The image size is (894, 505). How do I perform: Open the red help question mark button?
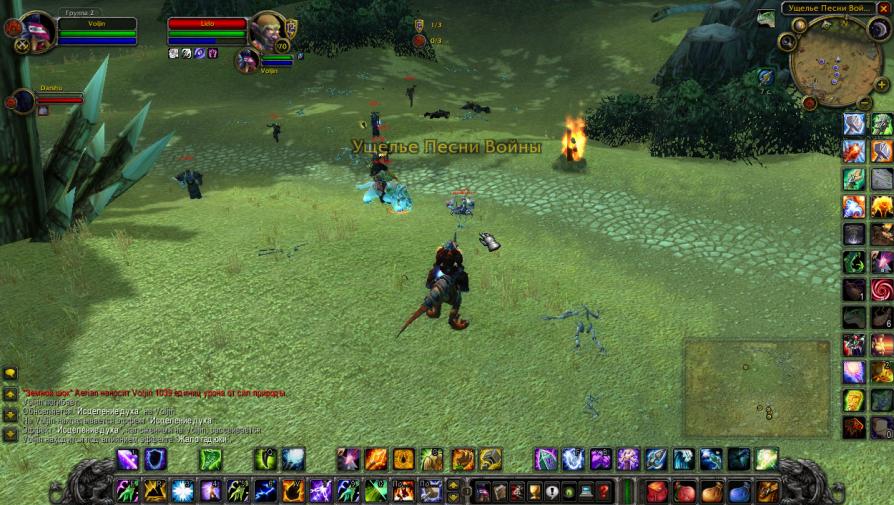[x=604, y=492]
